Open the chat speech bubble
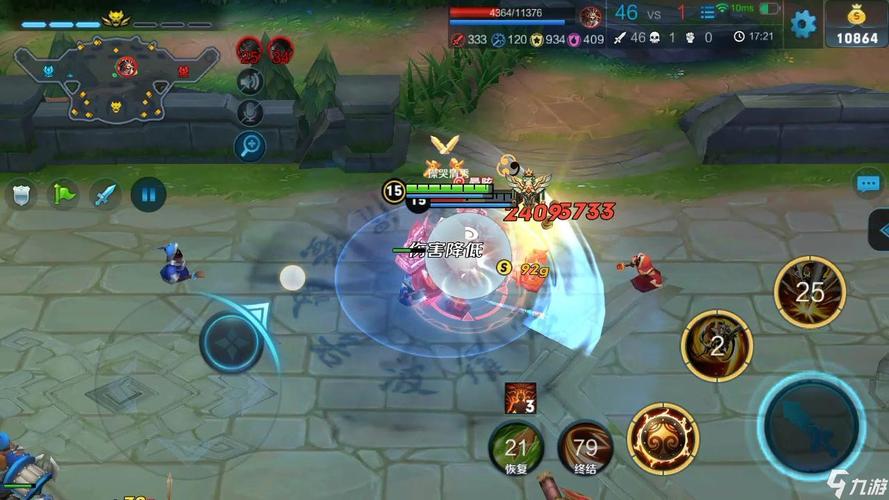 point(867,183)
